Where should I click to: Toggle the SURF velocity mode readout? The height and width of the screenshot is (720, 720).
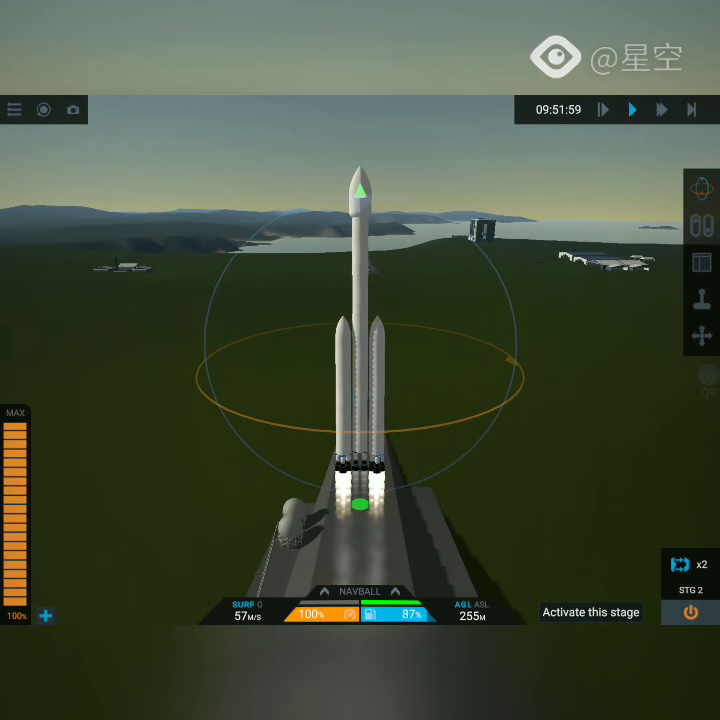click(247, 610)
